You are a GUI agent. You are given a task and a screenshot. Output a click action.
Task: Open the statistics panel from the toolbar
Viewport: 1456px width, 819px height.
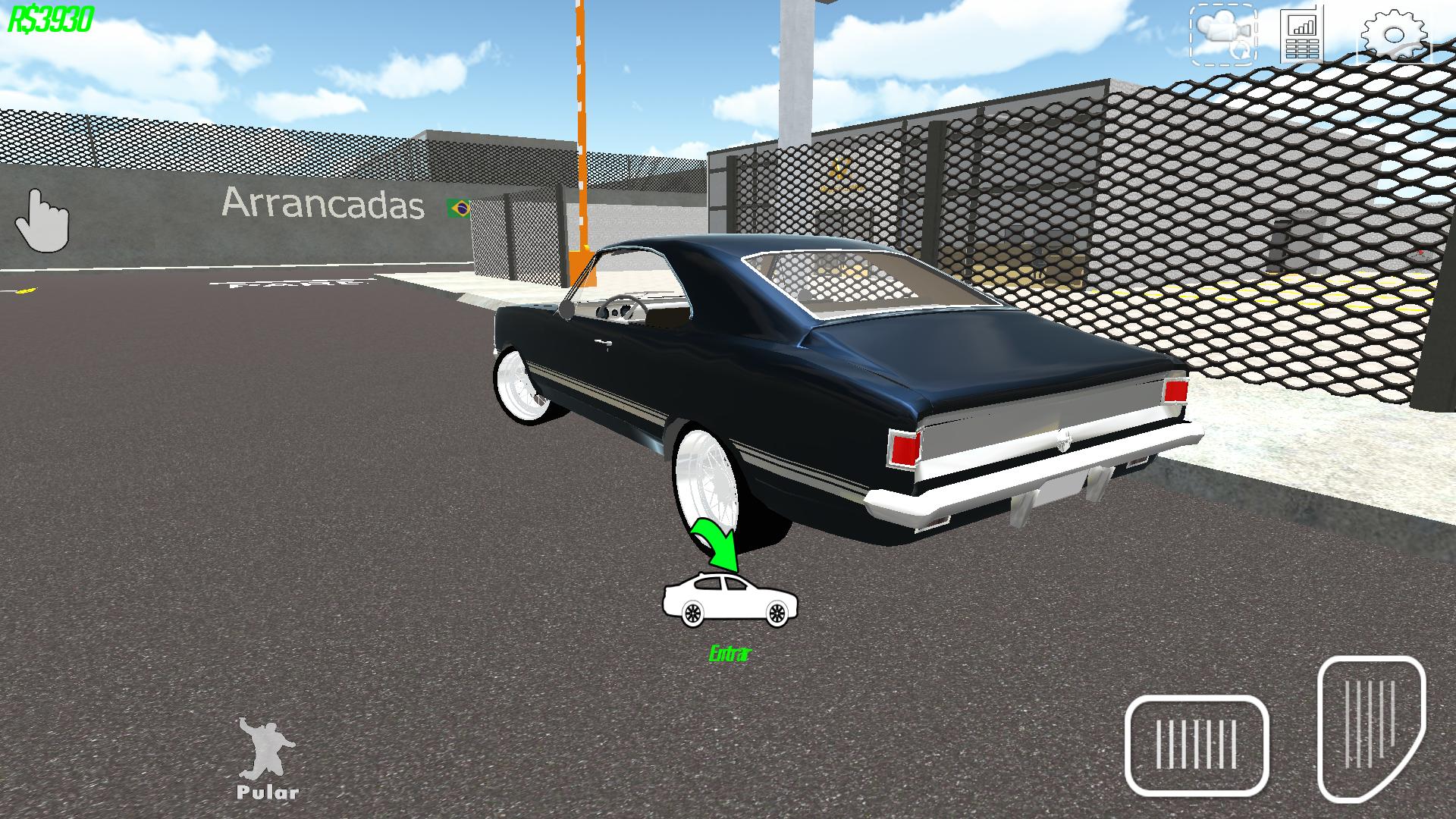1299,34
